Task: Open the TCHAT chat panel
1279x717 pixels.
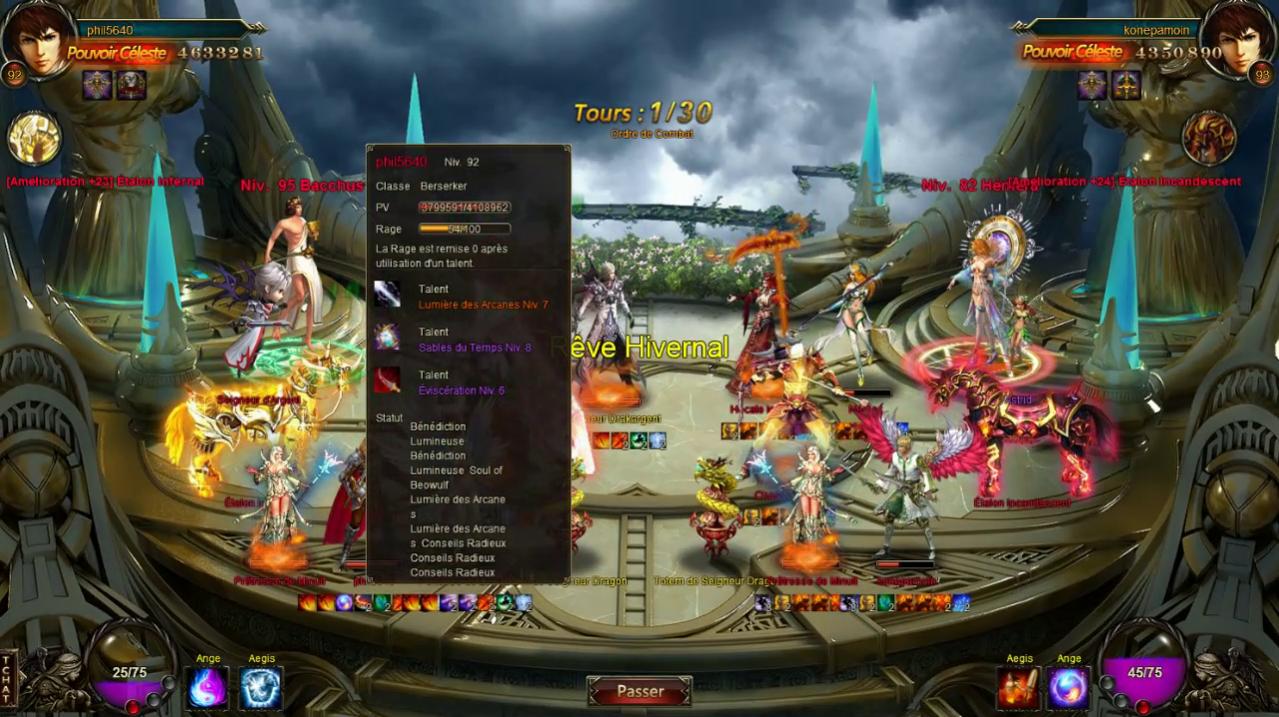Action: click(x=9, y=679)
